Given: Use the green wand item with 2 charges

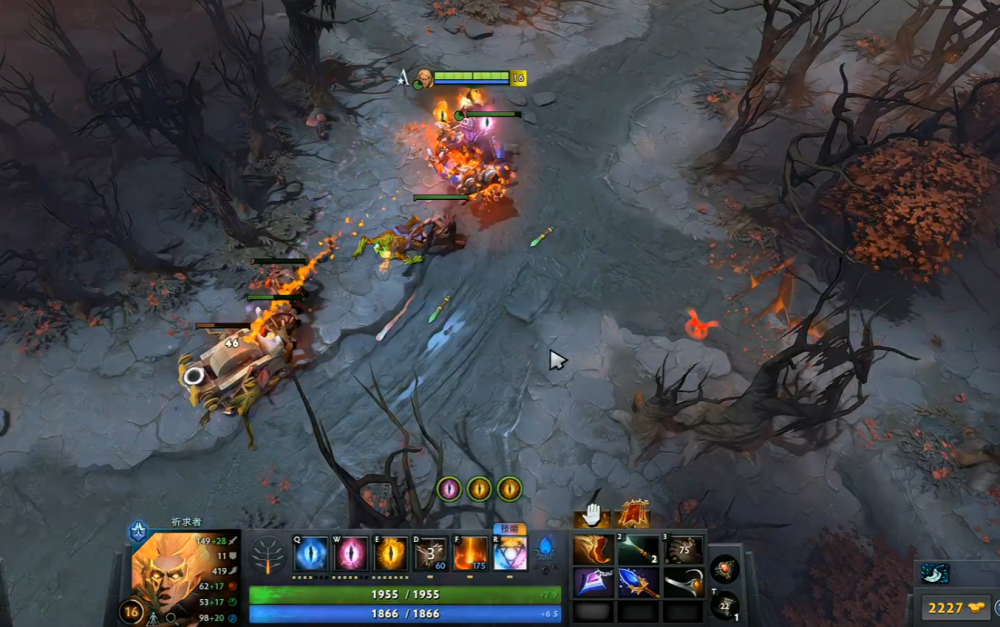Looking at the screenshot, I should (638, 550).
